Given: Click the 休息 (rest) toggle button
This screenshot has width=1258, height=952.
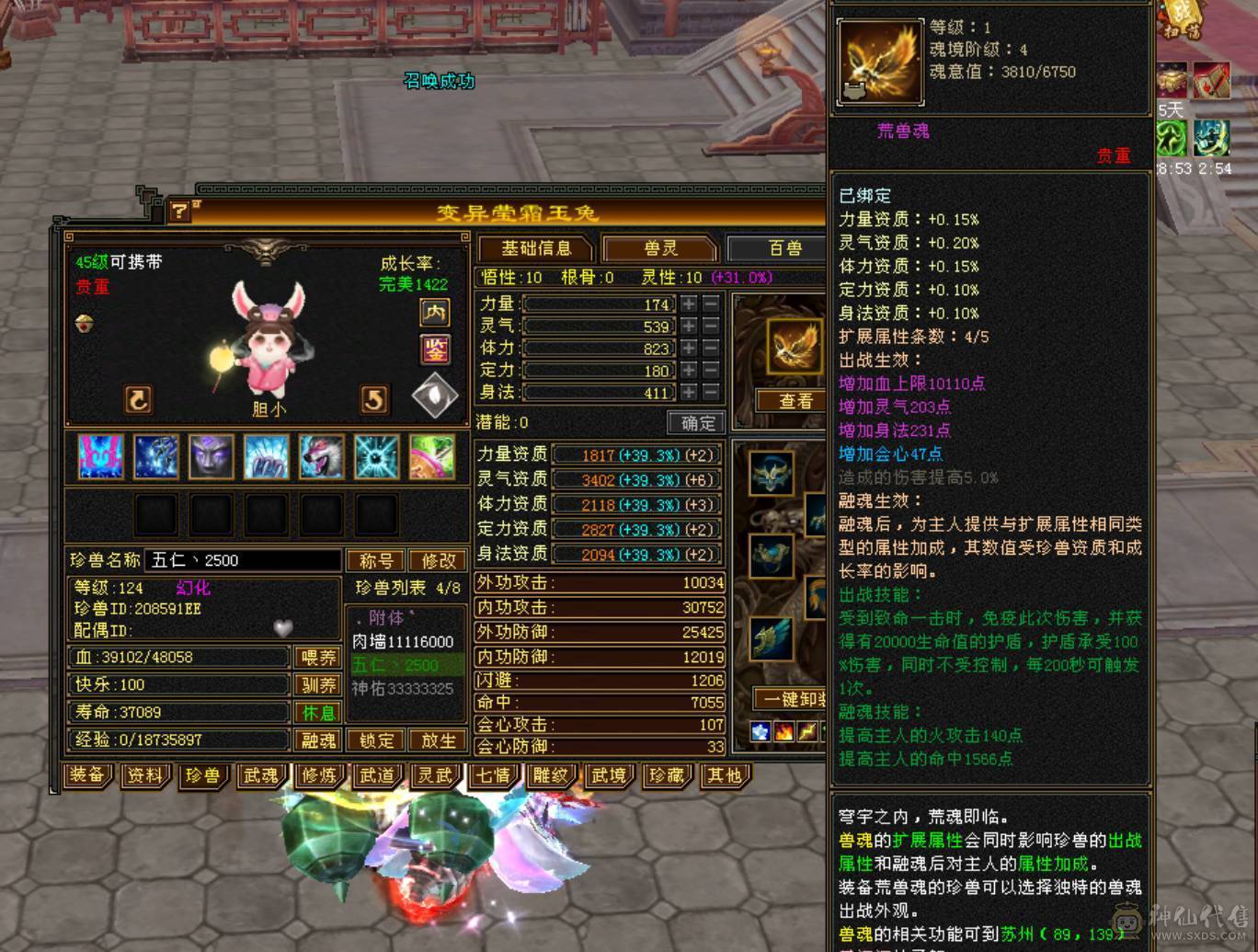Looking at the screenshot, I should [x=317, y=712].
